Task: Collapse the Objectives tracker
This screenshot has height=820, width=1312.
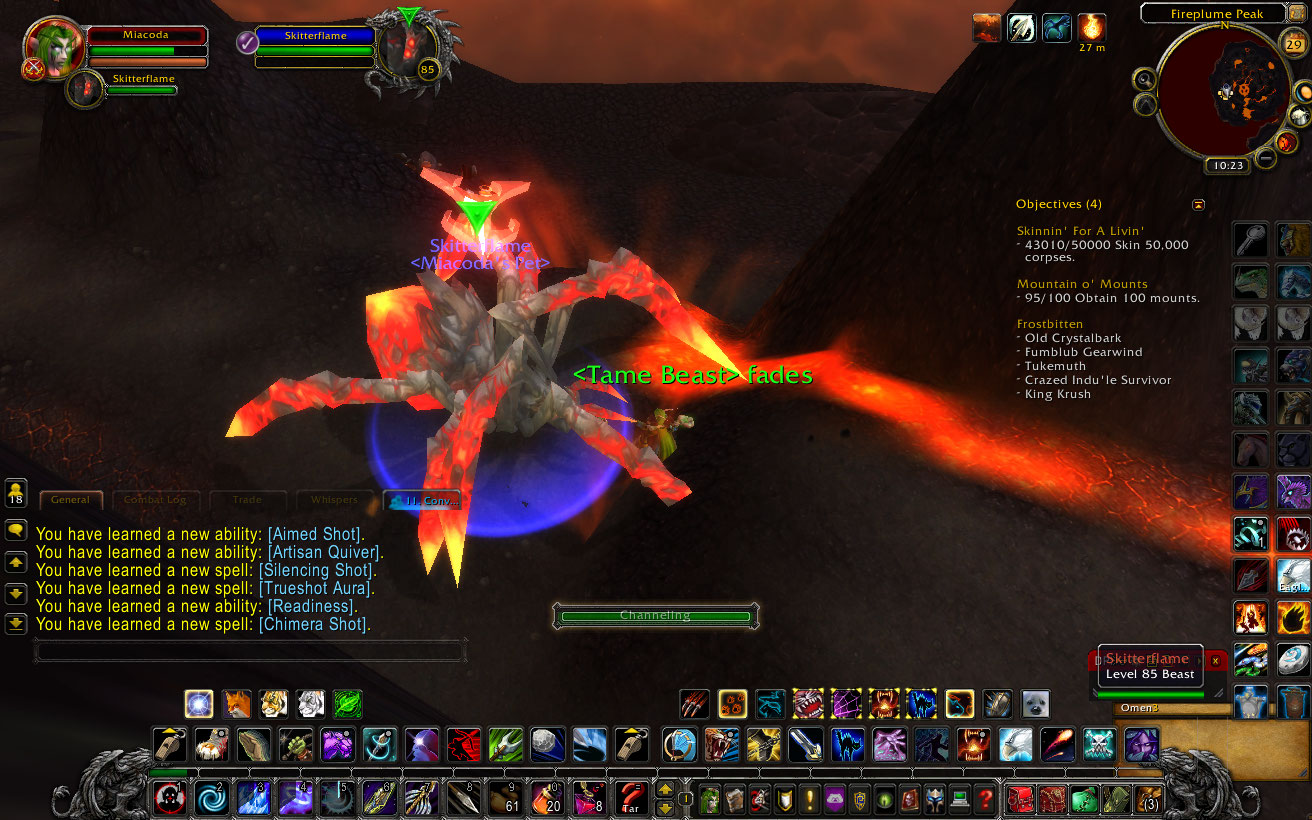Action: coord(1199,204)
